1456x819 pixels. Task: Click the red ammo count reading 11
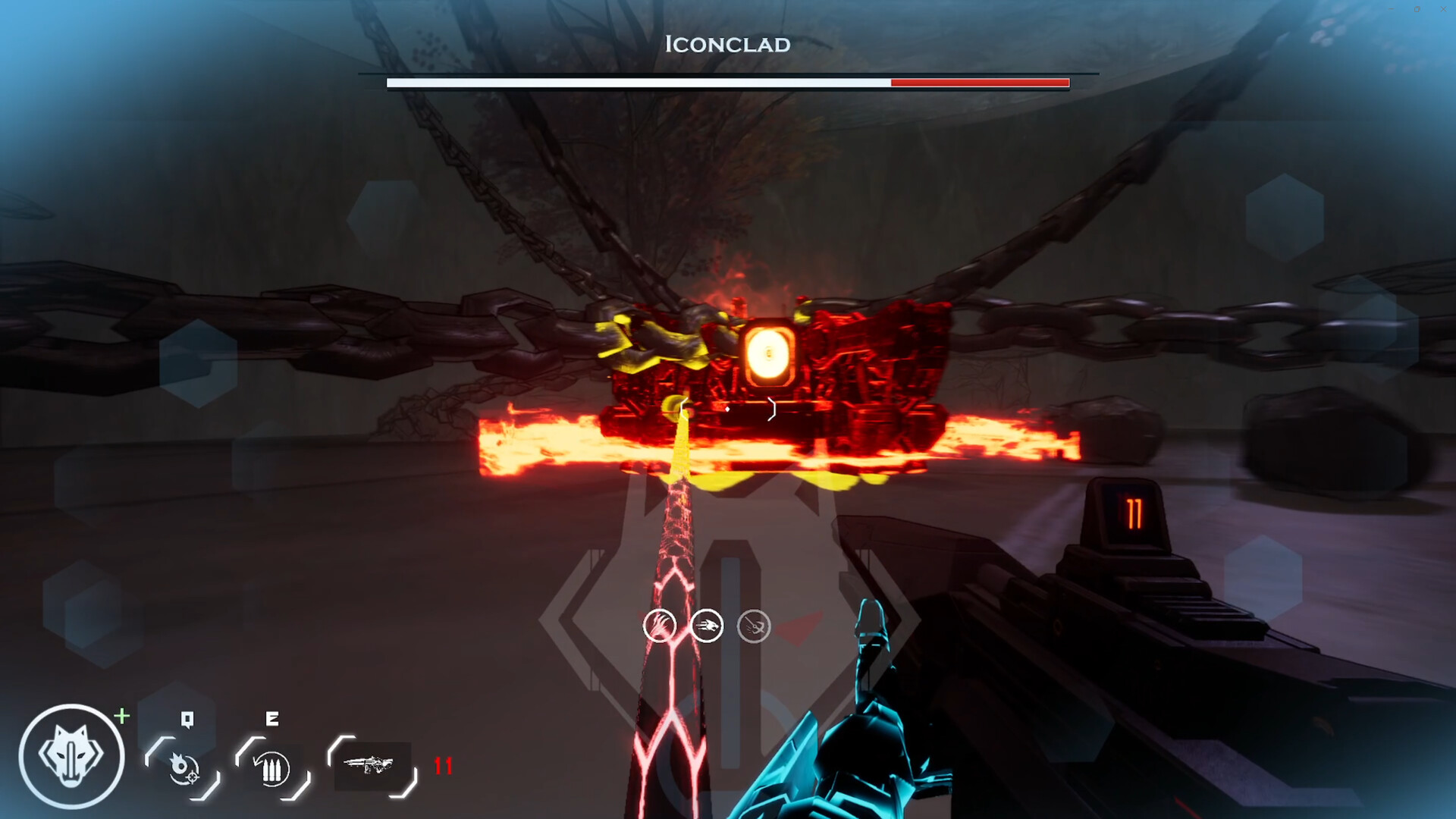tap(444, 766)
